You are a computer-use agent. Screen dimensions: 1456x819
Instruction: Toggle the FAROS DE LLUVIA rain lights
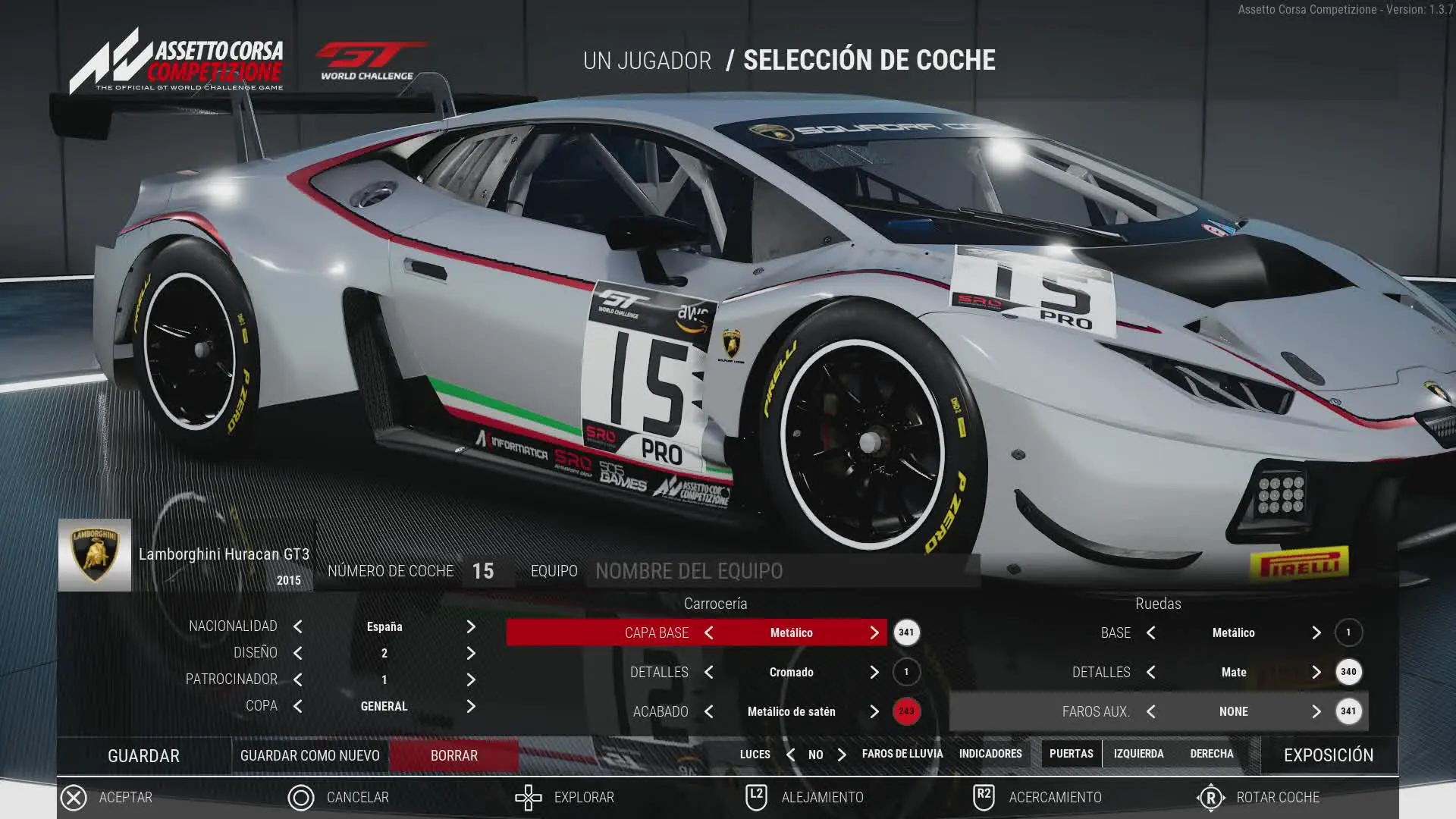902,754
